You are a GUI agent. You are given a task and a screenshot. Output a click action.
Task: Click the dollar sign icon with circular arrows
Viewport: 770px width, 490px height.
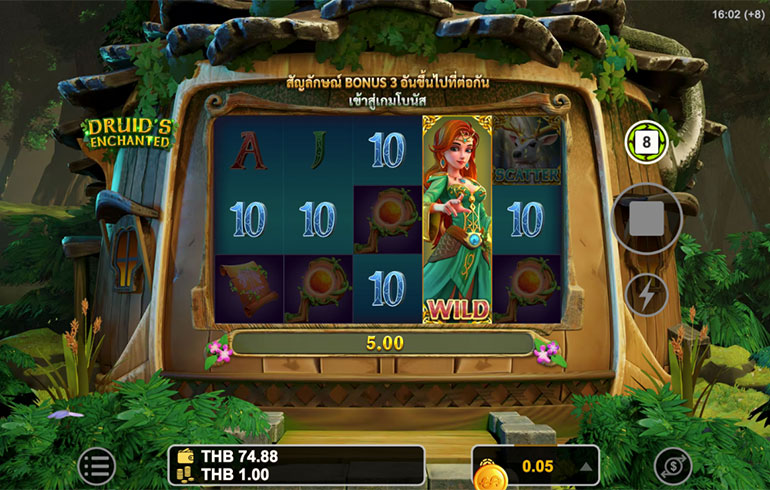point(673,466)
